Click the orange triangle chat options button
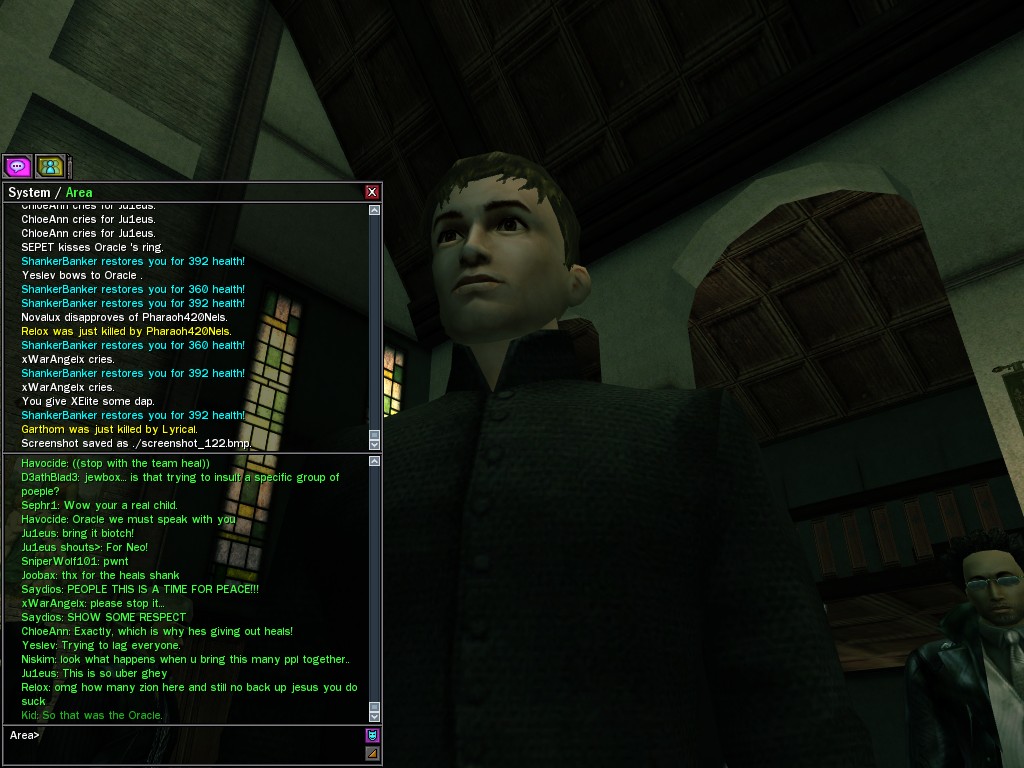Screen dimensions: 1024x768 point(372,753)
